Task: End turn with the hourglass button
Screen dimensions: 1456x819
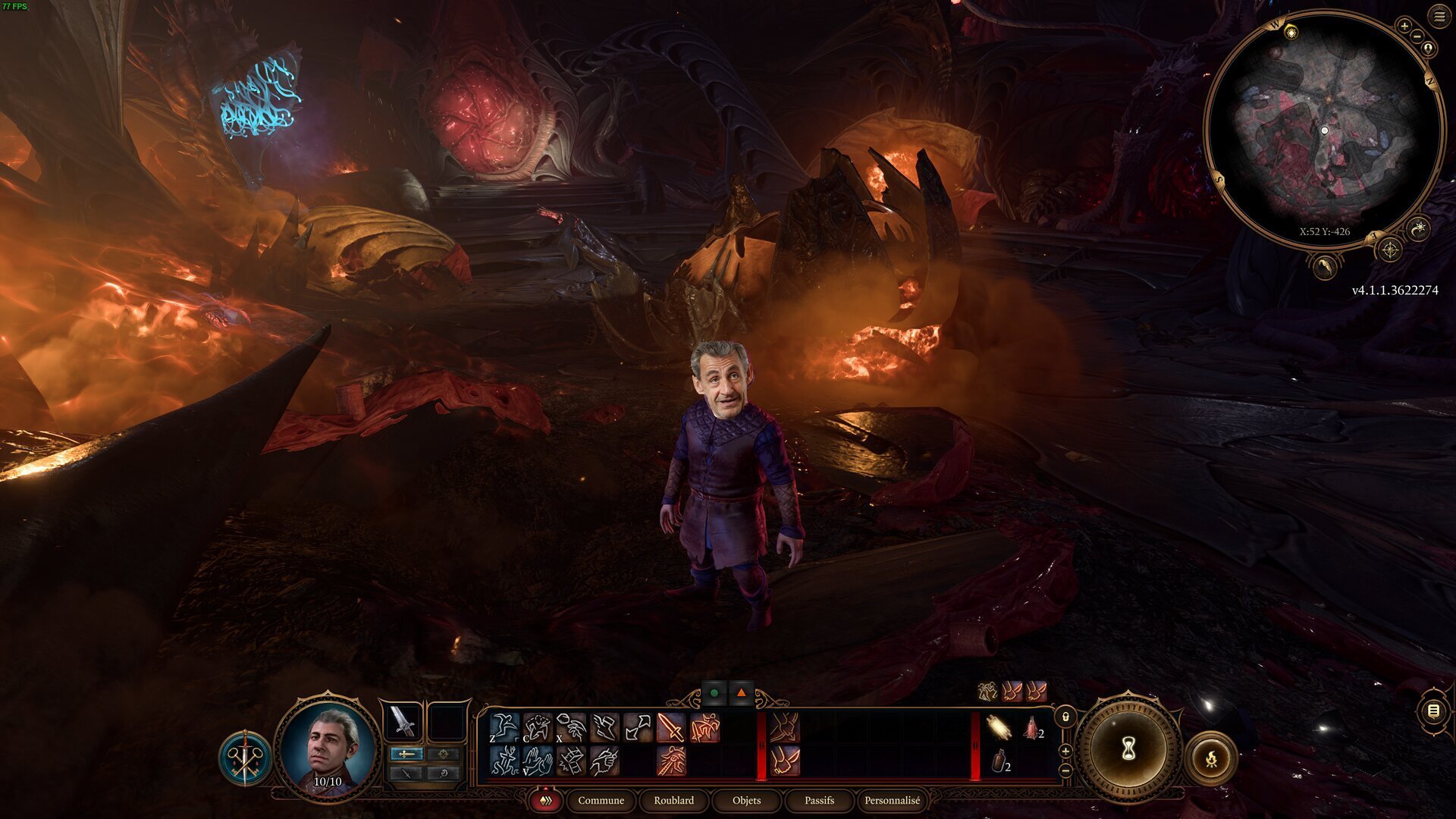Action: (x=1128, y=749)
